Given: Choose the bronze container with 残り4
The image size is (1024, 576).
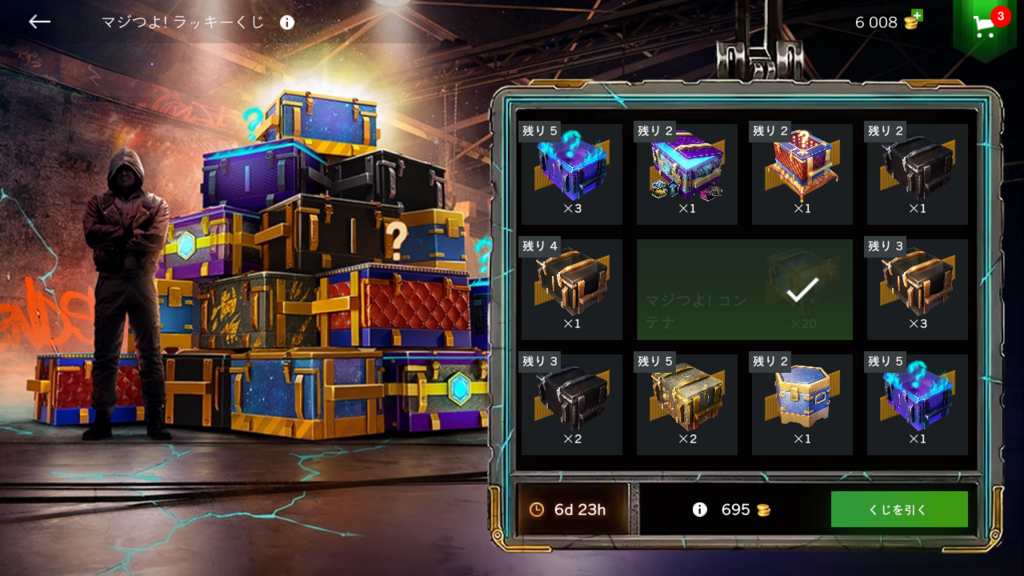Looking at the screenshot, I should (572, 289).
